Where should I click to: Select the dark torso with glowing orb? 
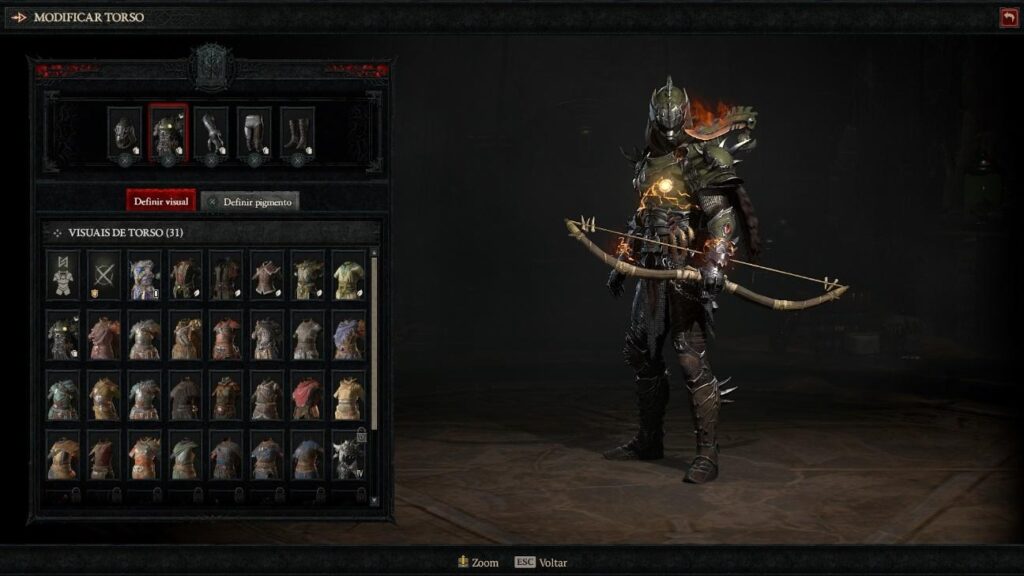click(63, 336)
